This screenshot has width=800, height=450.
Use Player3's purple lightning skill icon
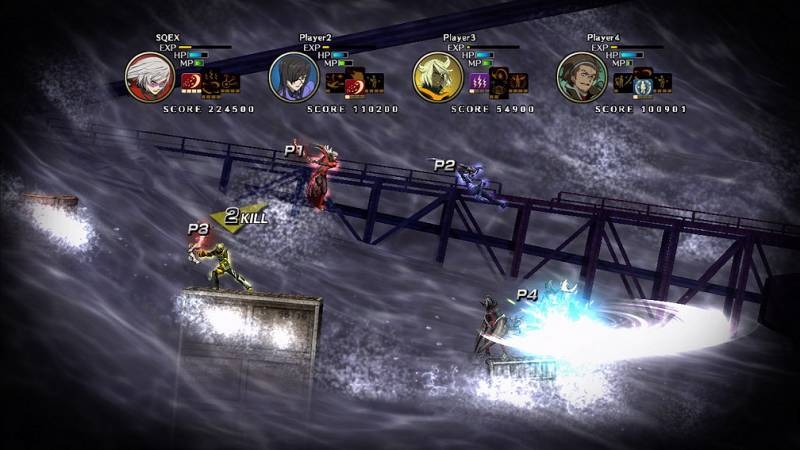(x=480, y=82)
